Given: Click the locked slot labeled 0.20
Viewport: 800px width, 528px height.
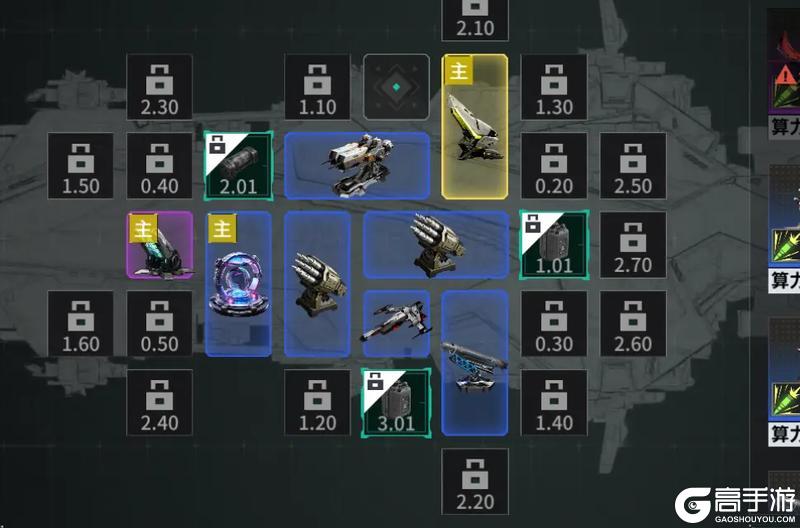Looking at the screenshot, I should coord(554,166).
